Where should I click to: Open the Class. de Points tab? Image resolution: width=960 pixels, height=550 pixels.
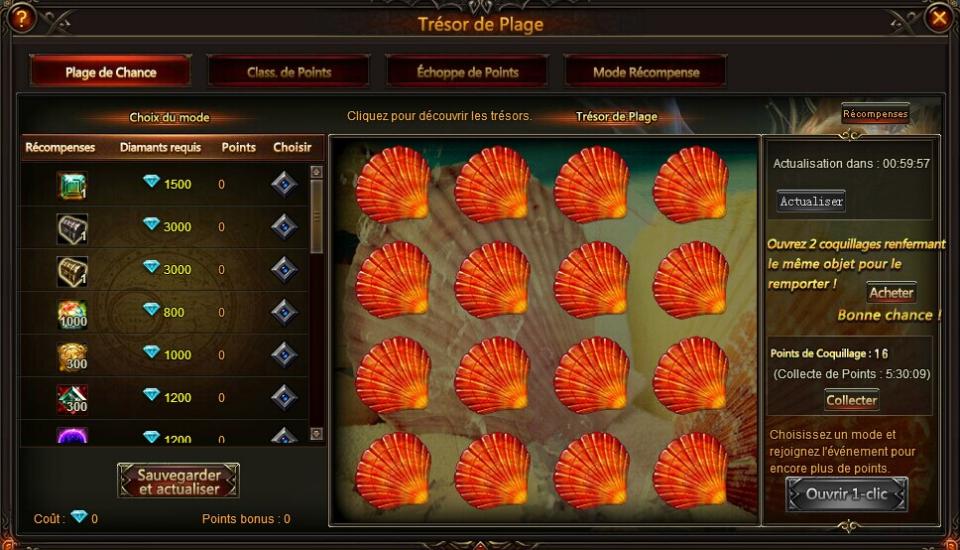pos(289,72)
